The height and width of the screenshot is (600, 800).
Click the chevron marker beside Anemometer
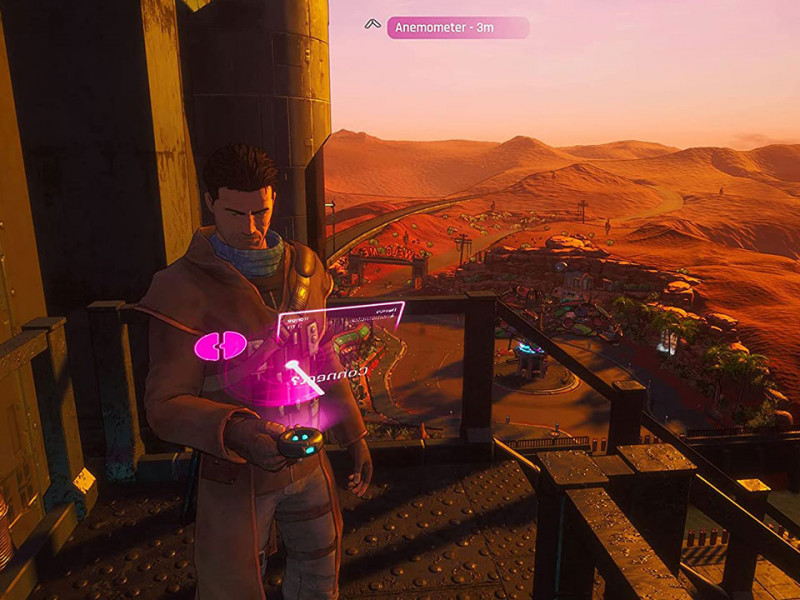[372, 24]
